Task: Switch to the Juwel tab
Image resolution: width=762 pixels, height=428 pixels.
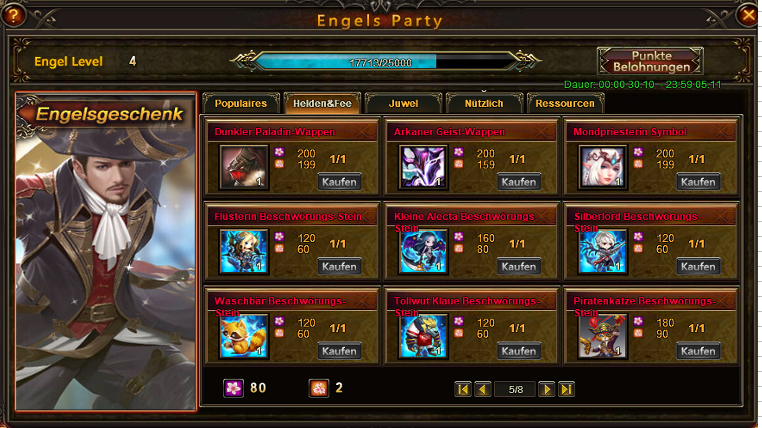Action: (403, 103)
